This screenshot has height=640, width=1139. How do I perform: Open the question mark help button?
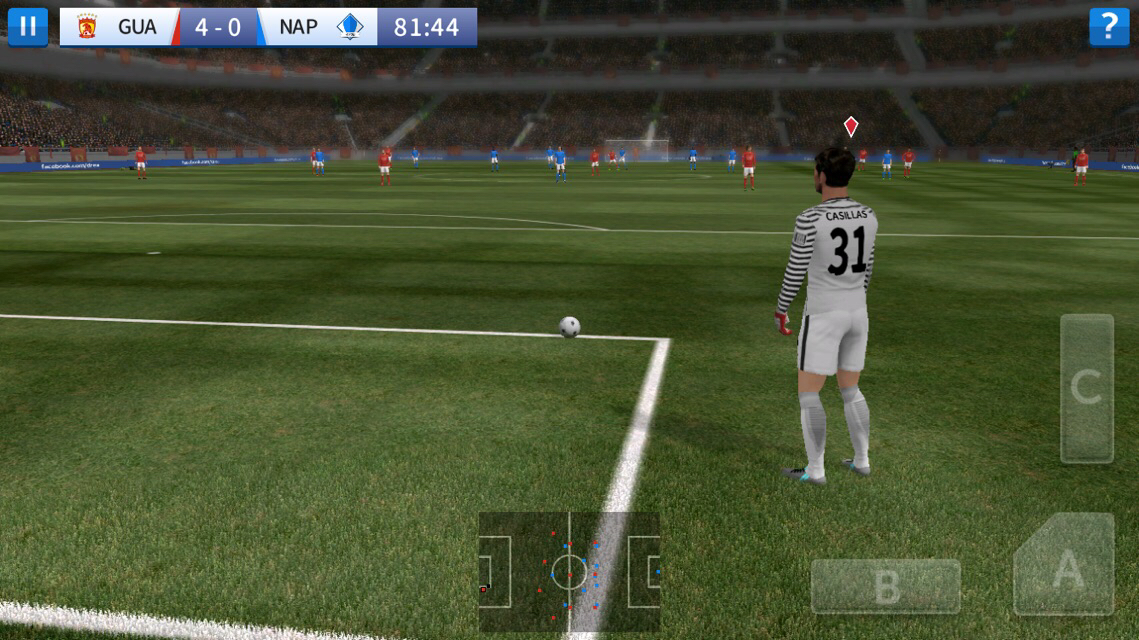click(x=1108, y=27)
